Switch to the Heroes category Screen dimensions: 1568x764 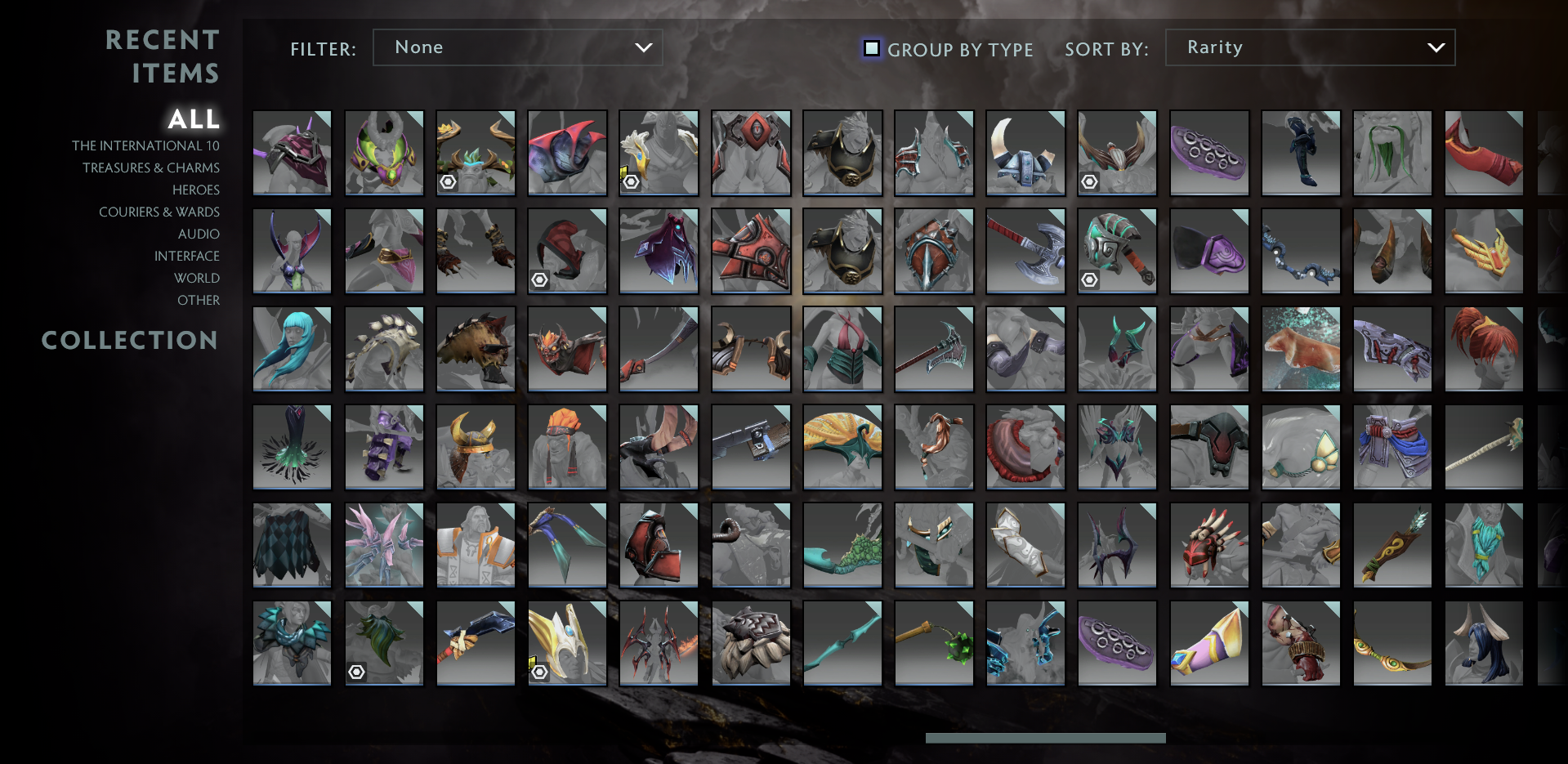click(195, 190)
